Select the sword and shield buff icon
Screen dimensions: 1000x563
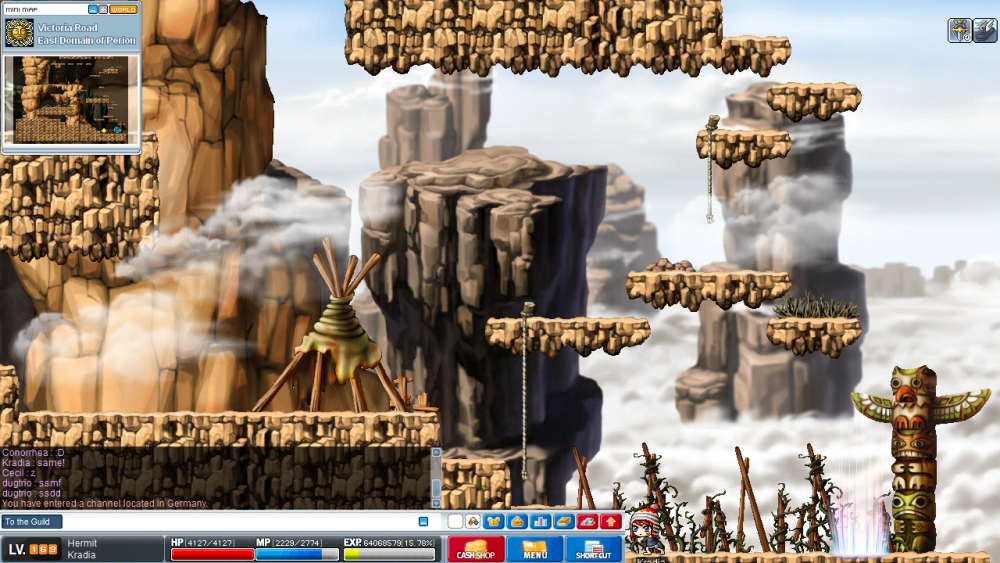tap(959, 30)
